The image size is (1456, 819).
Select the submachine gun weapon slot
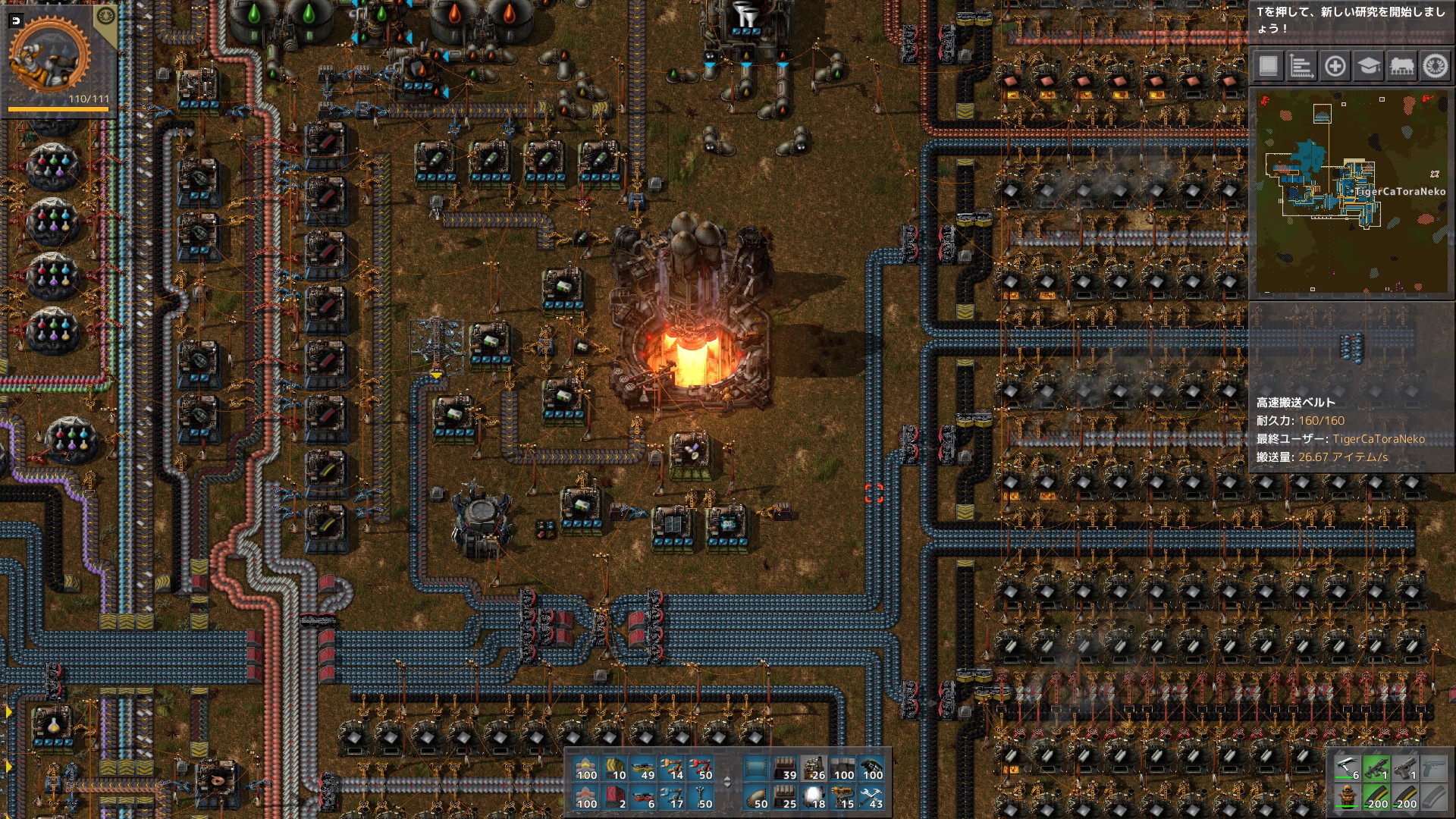(x=1376, y=770)
